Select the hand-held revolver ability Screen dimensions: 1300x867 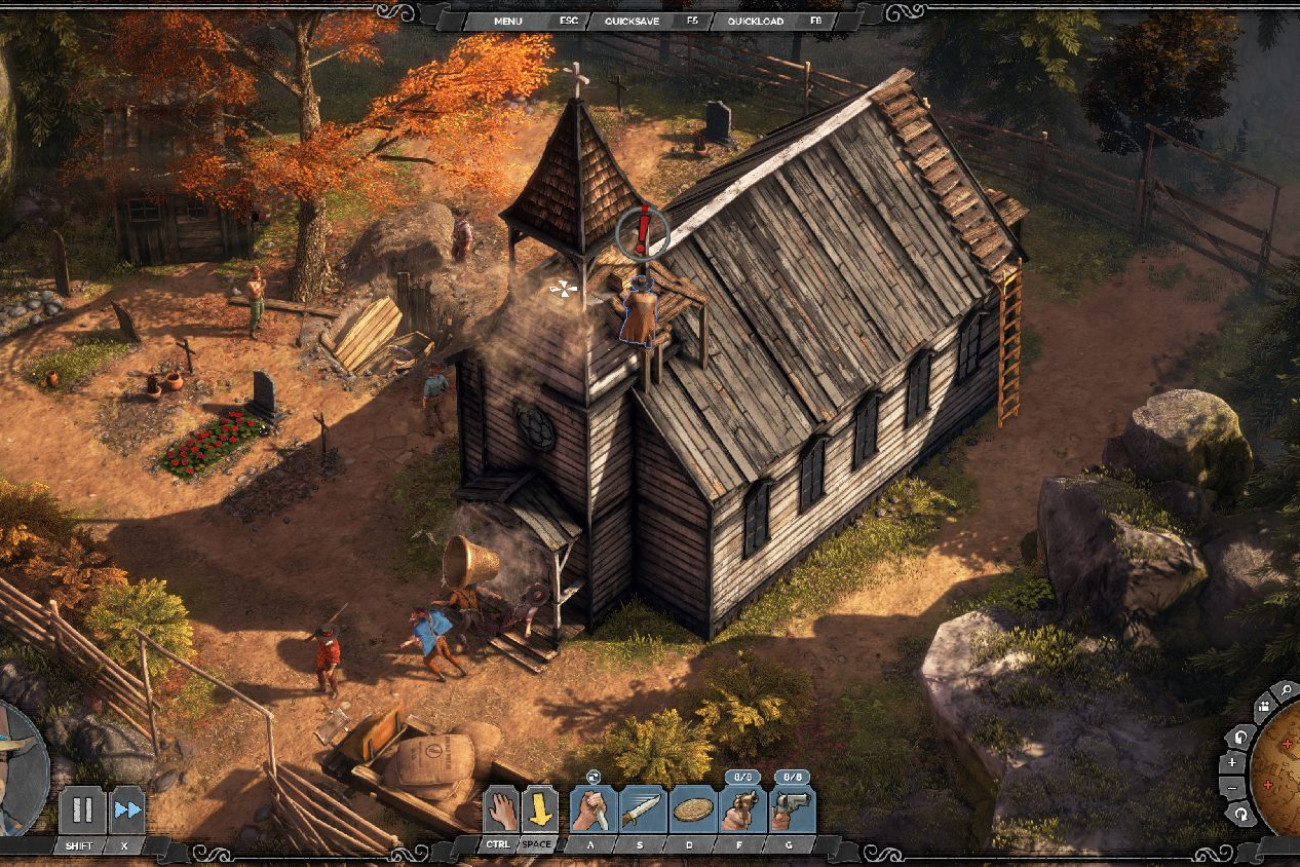[x=741, y=810]
